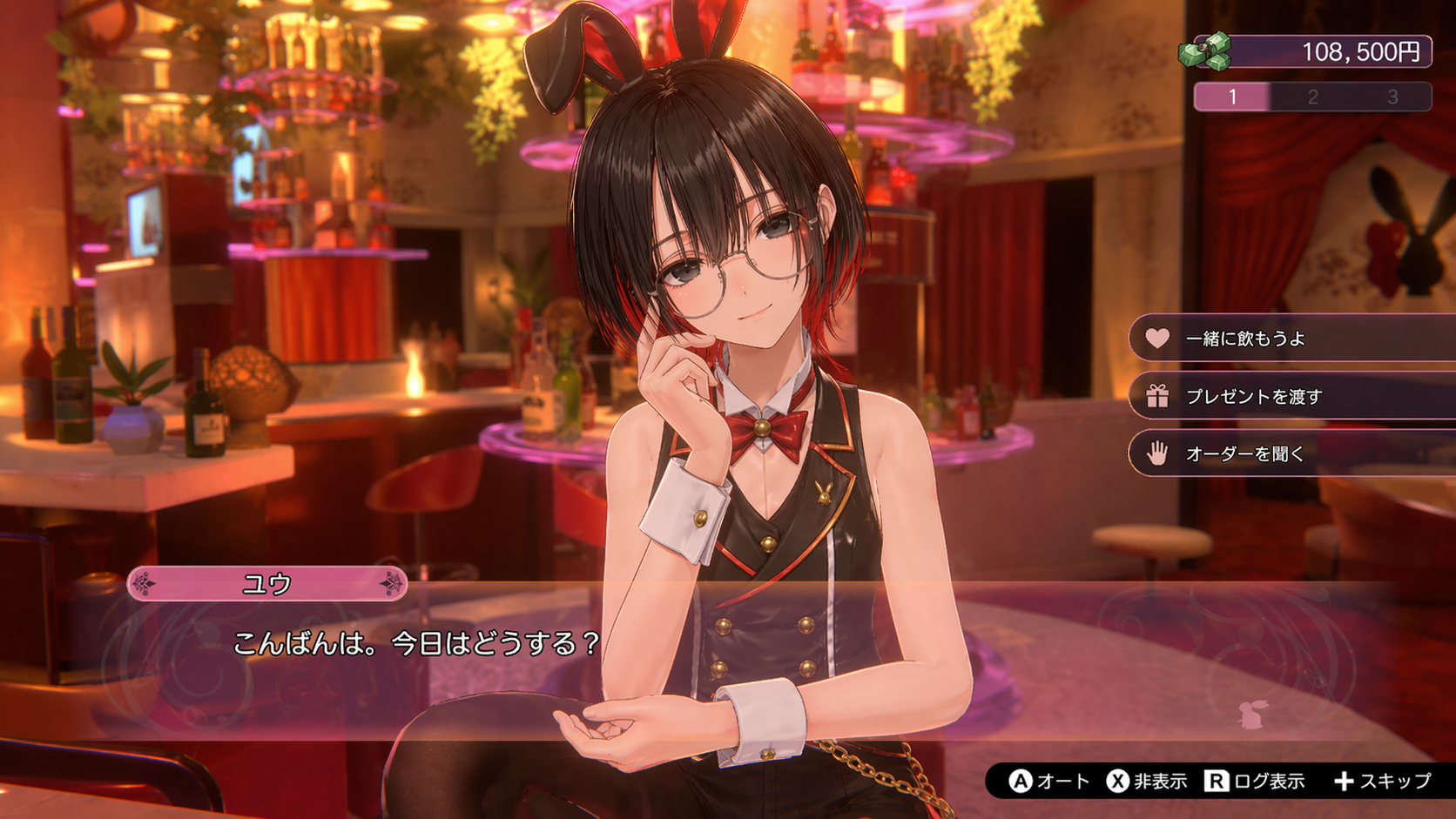1456x819 pixels.
Task: Select segment 1 under the money display
Action: [1232, 97]
